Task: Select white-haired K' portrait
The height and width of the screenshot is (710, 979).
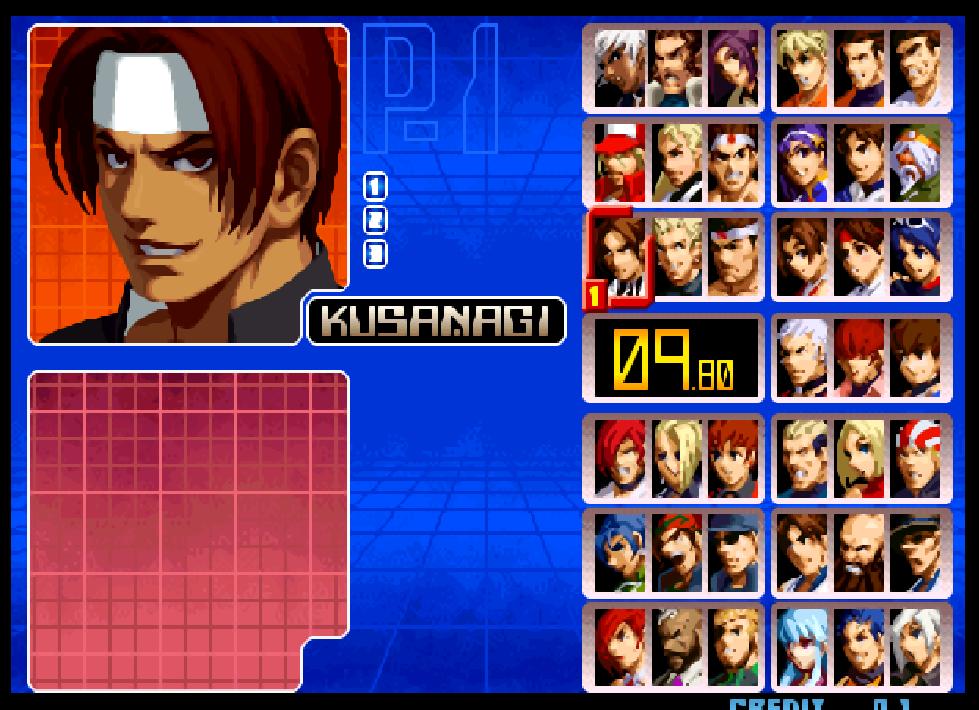Action: (619, 68)
